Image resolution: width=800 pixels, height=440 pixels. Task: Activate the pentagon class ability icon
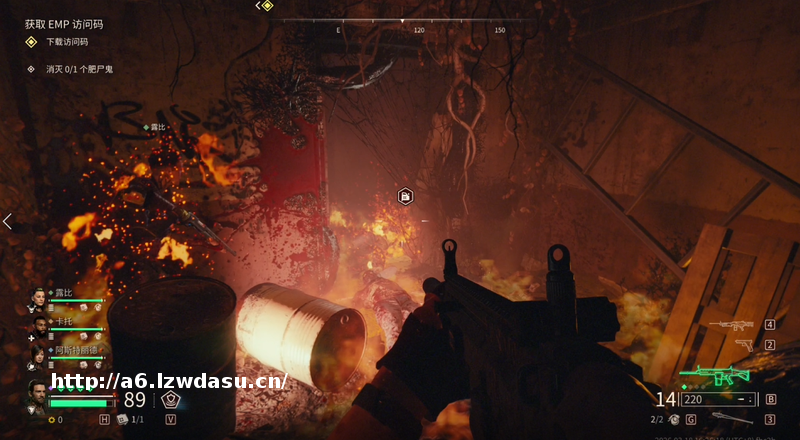pos(171,399)
